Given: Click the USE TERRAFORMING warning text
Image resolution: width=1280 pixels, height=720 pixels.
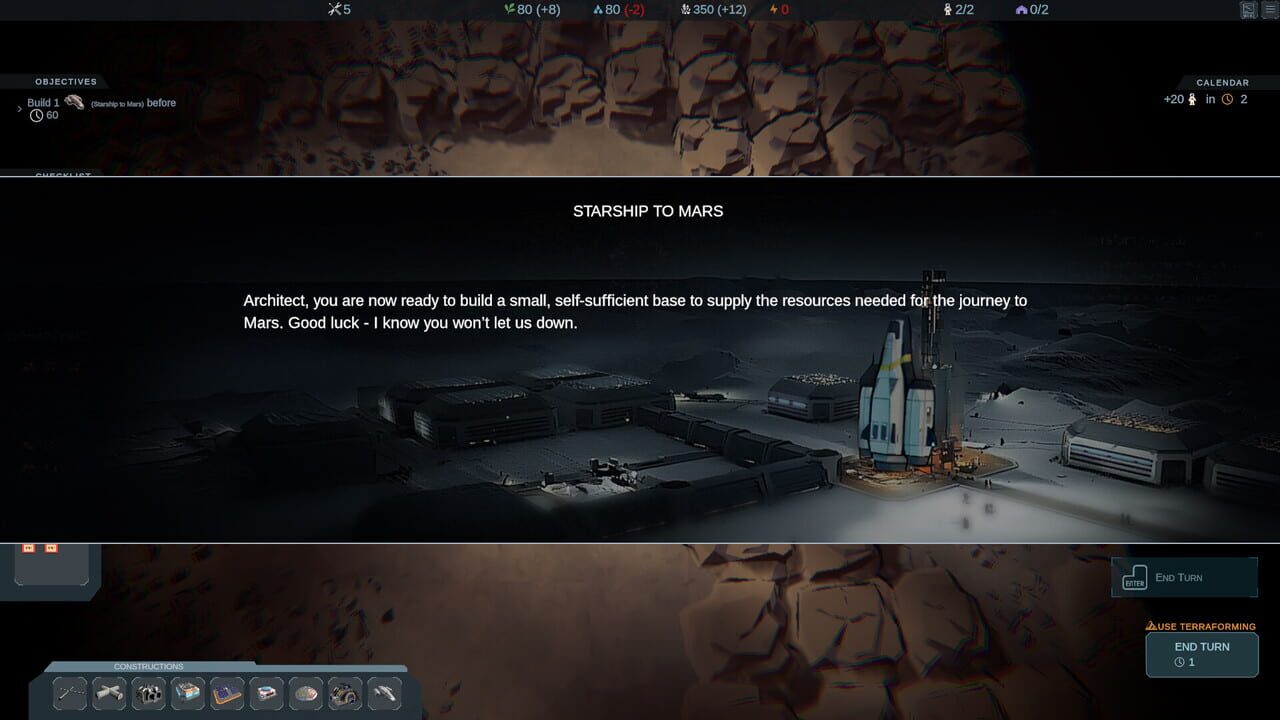Looking at the screenshot, I should coord(1201,627).
